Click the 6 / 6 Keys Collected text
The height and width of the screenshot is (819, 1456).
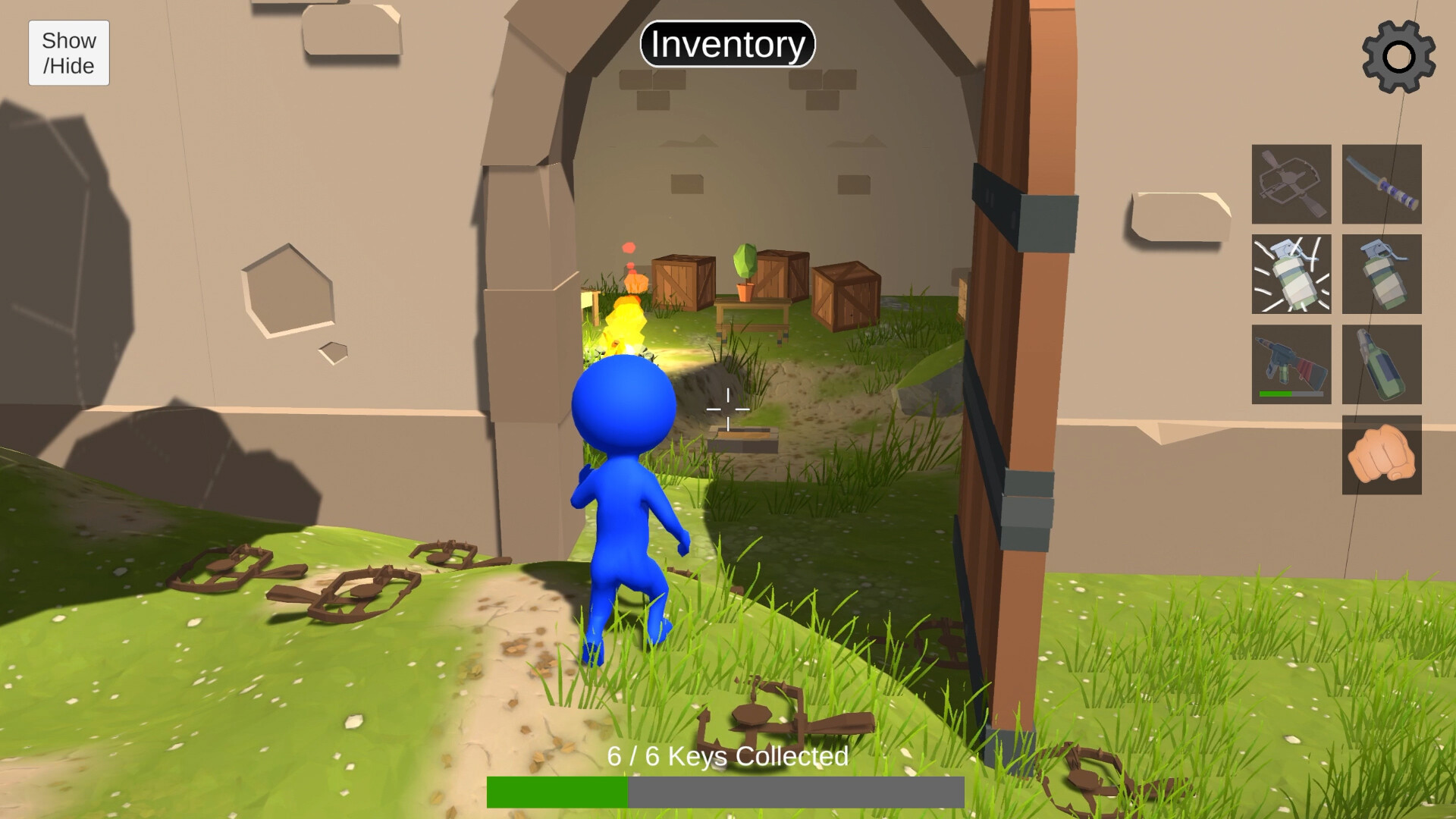click(x=726, y=756)
